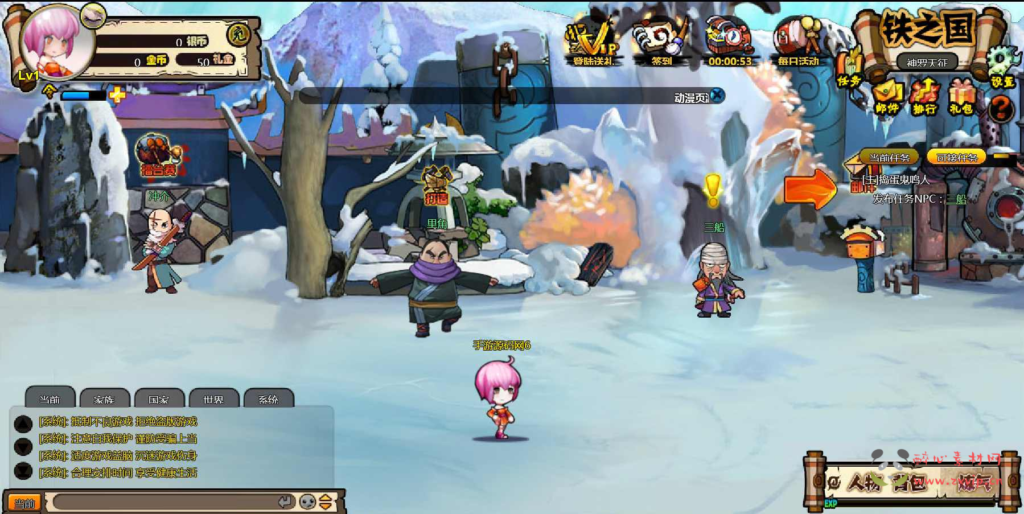Open the VIP login gift icon

tap(591, 41)
